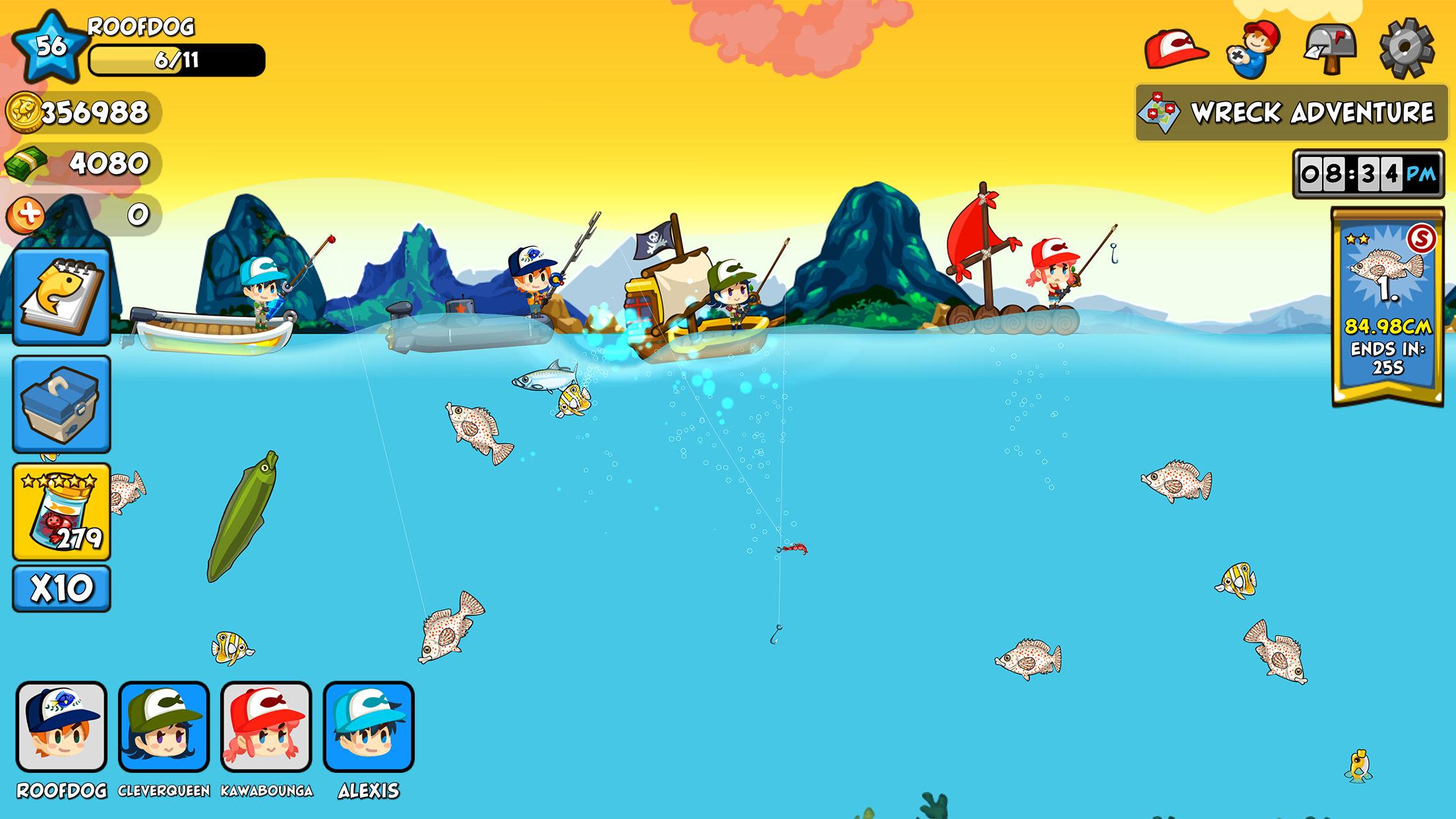The image size is (1456, 819).
Task: Check the mailbox for messages
Action: [1331, 49]
